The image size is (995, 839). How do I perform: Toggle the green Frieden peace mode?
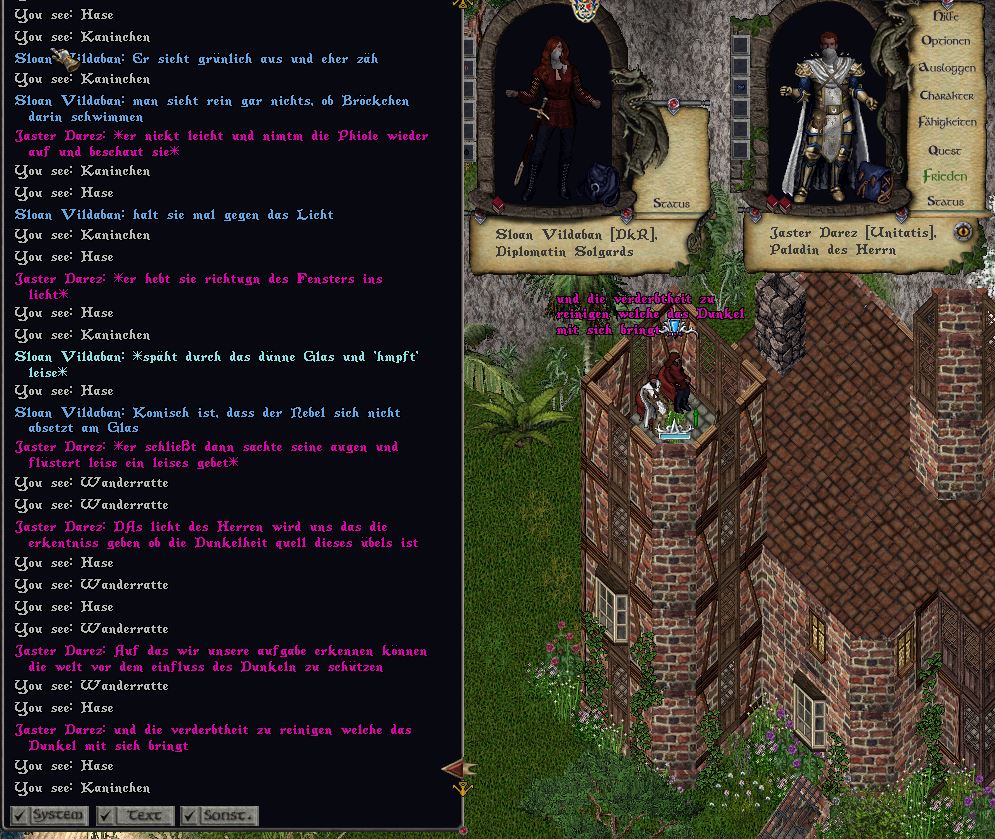pyautogui.click(x=945, y=176)
